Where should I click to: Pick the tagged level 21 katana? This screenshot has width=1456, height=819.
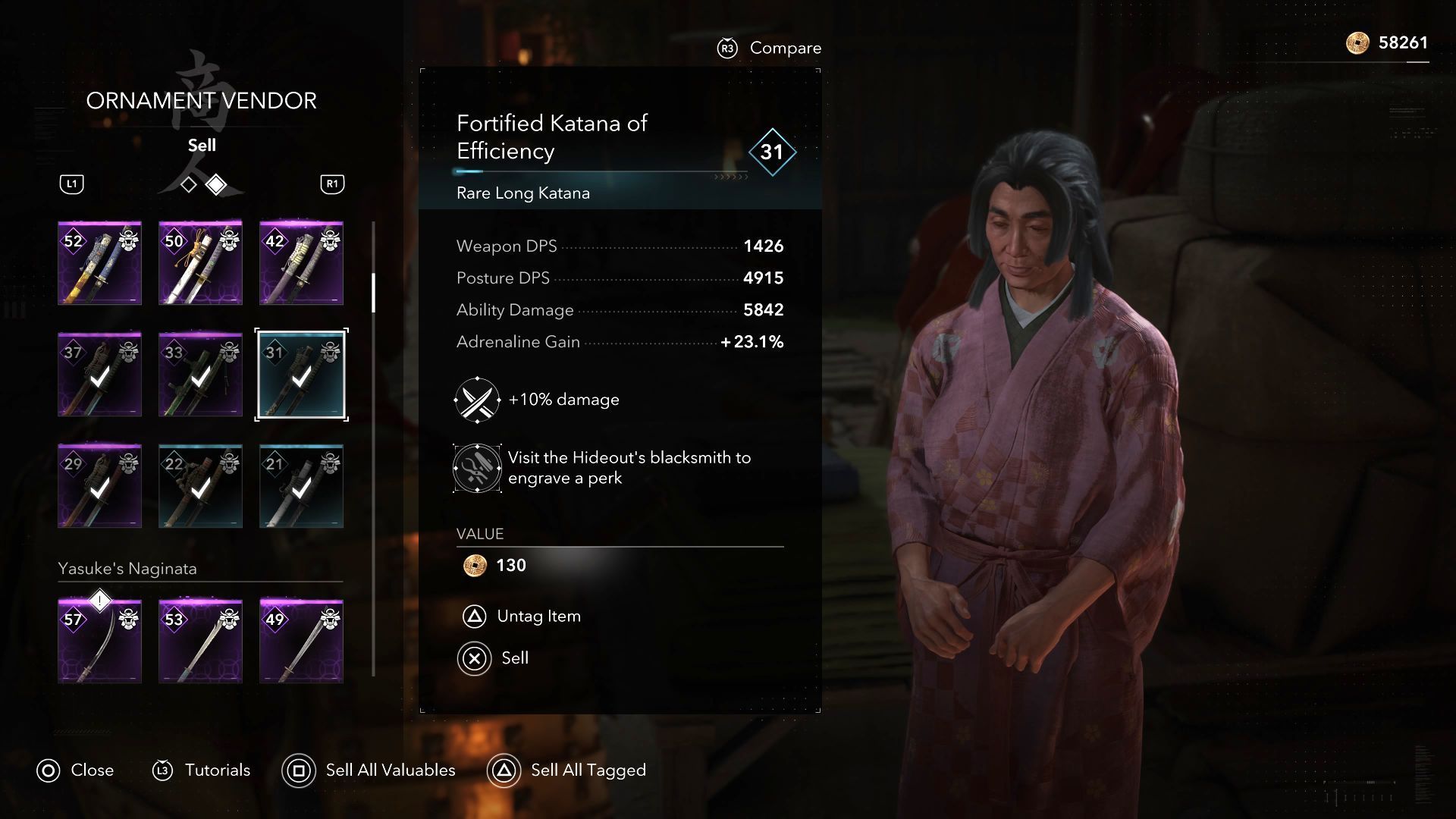(301, 486)
